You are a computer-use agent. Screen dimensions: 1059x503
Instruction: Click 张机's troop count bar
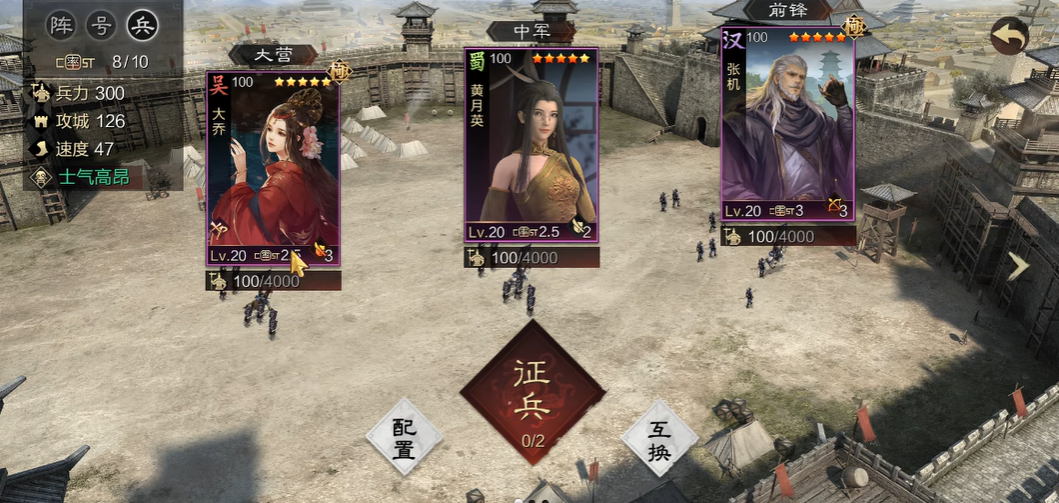click(787, 237)
